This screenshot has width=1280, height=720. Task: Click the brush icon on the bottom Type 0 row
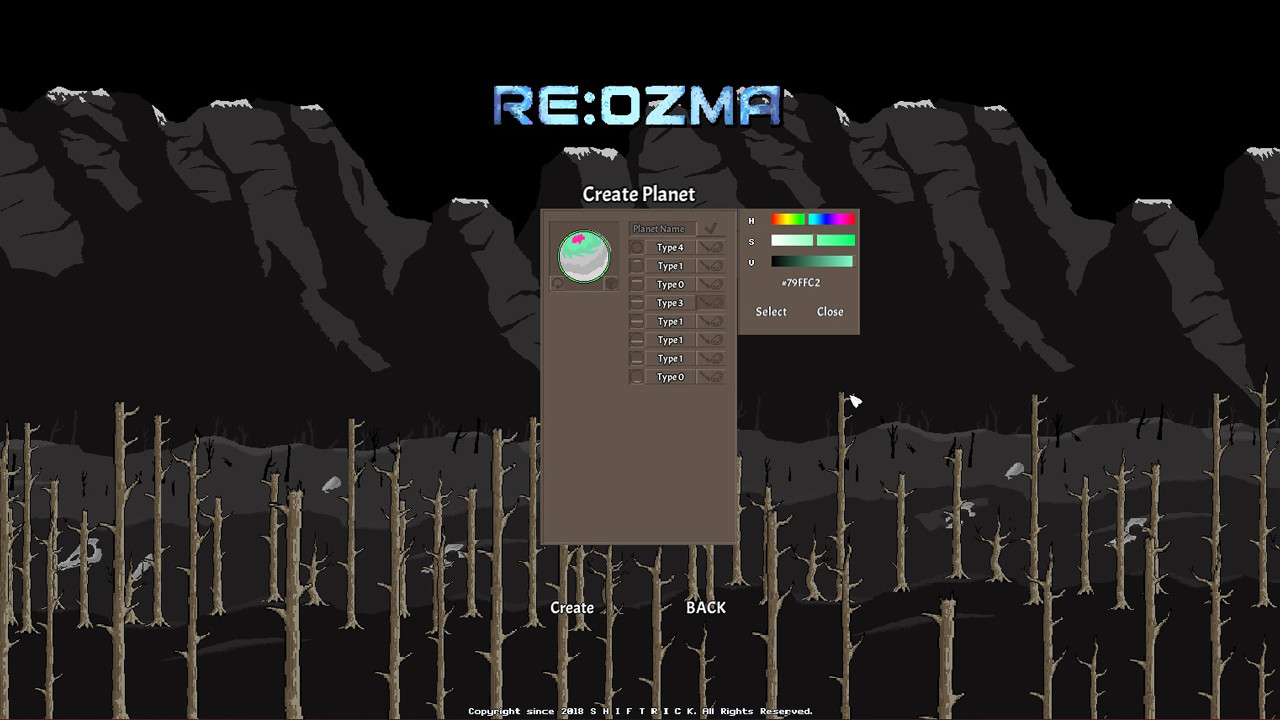point(705,376)
